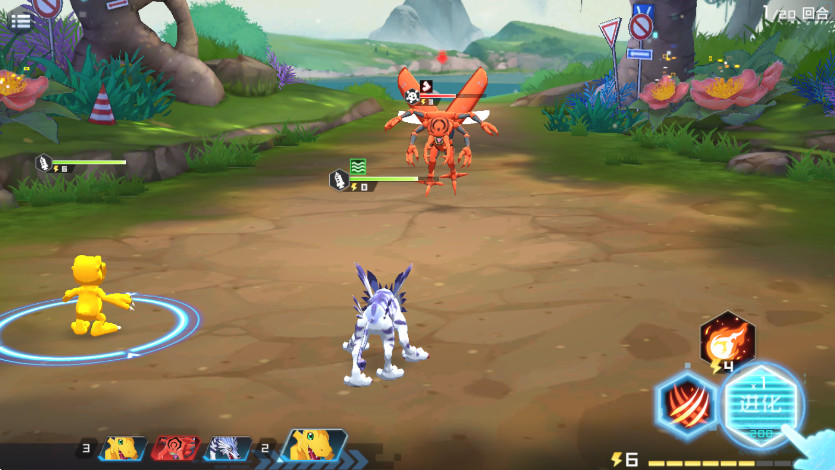Open the hamburger menu icon
Screen dimensions: 835x470
pos(19,20)
